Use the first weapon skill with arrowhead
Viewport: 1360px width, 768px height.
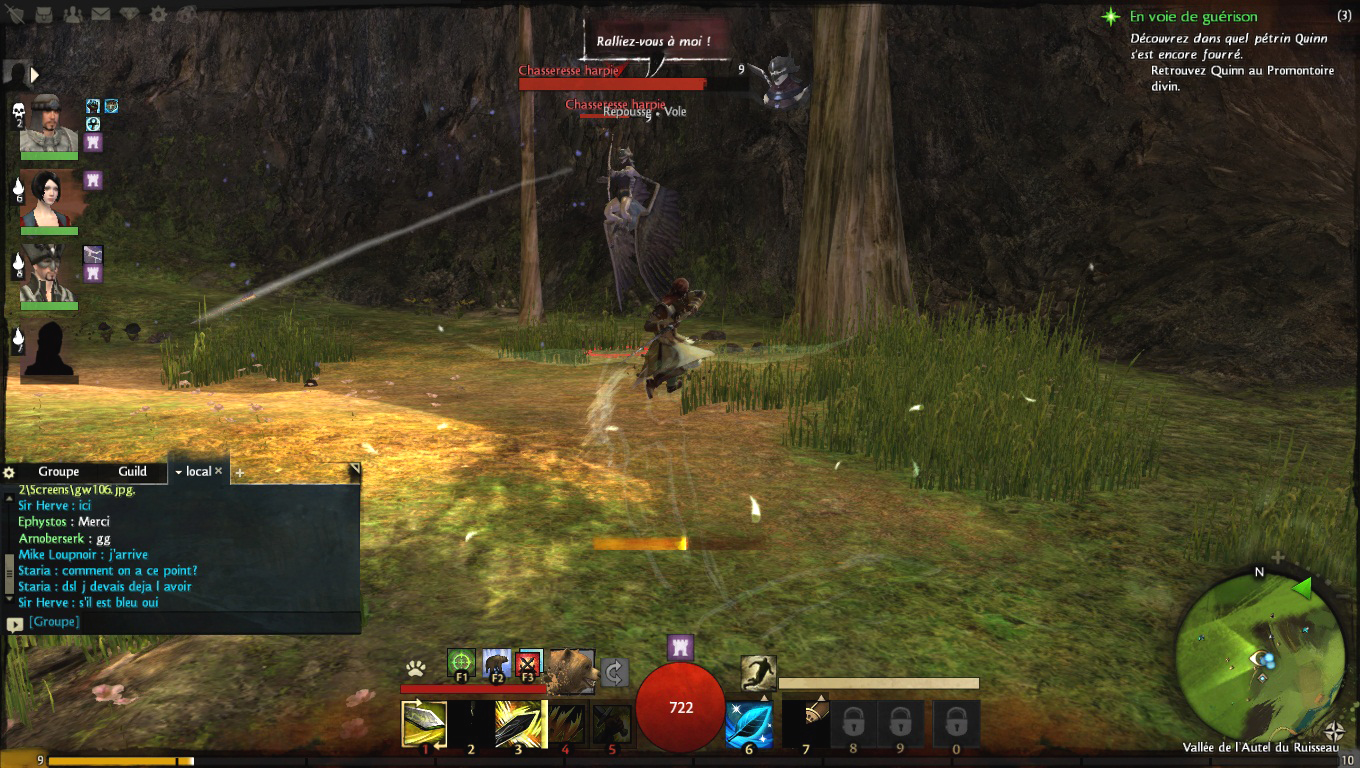pyautogui.click(x=424, y=723)
